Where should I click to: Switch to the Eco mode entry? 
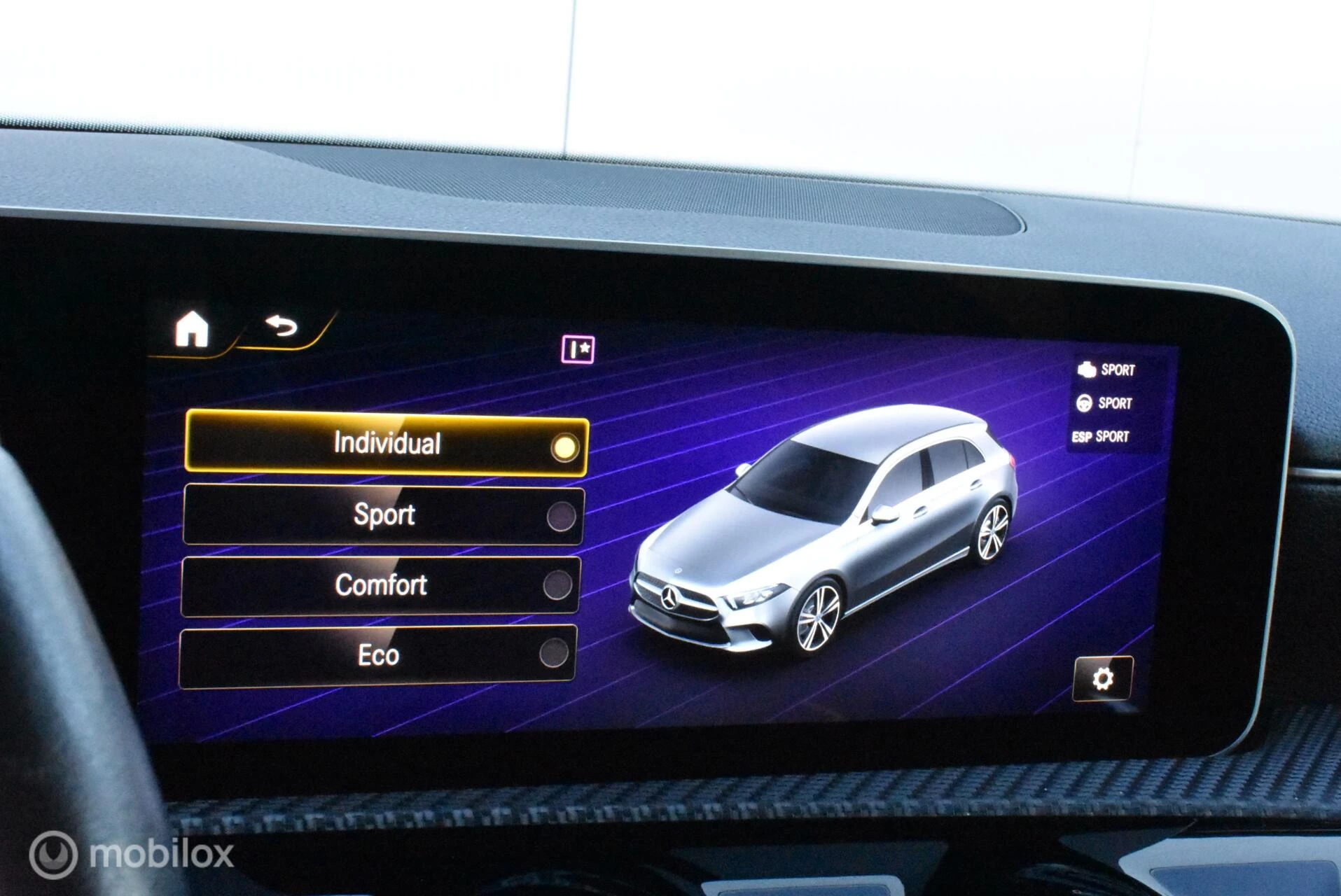point(378,654)
